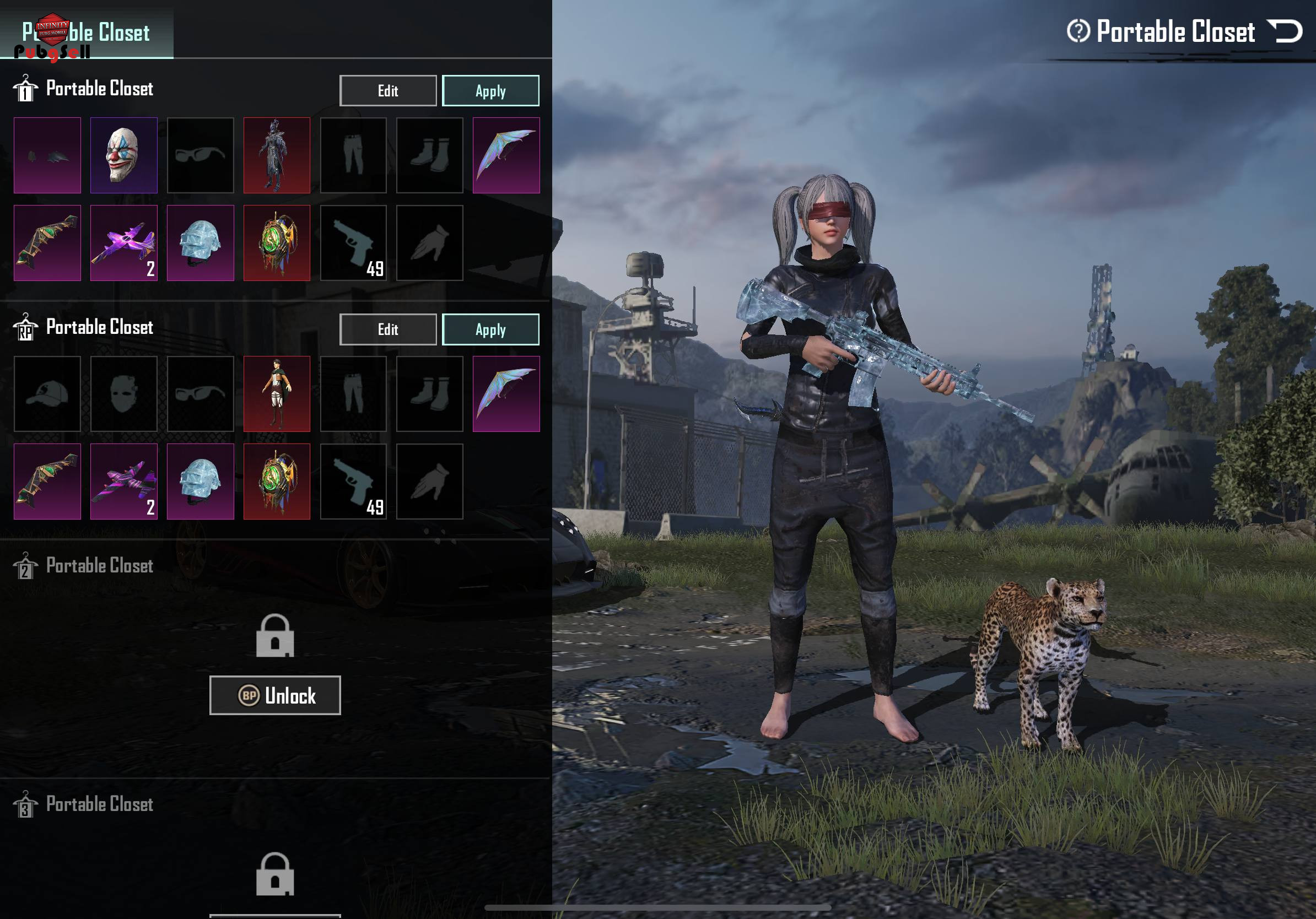Edit the RP Portable Closet preset

(x=387, y=329)
